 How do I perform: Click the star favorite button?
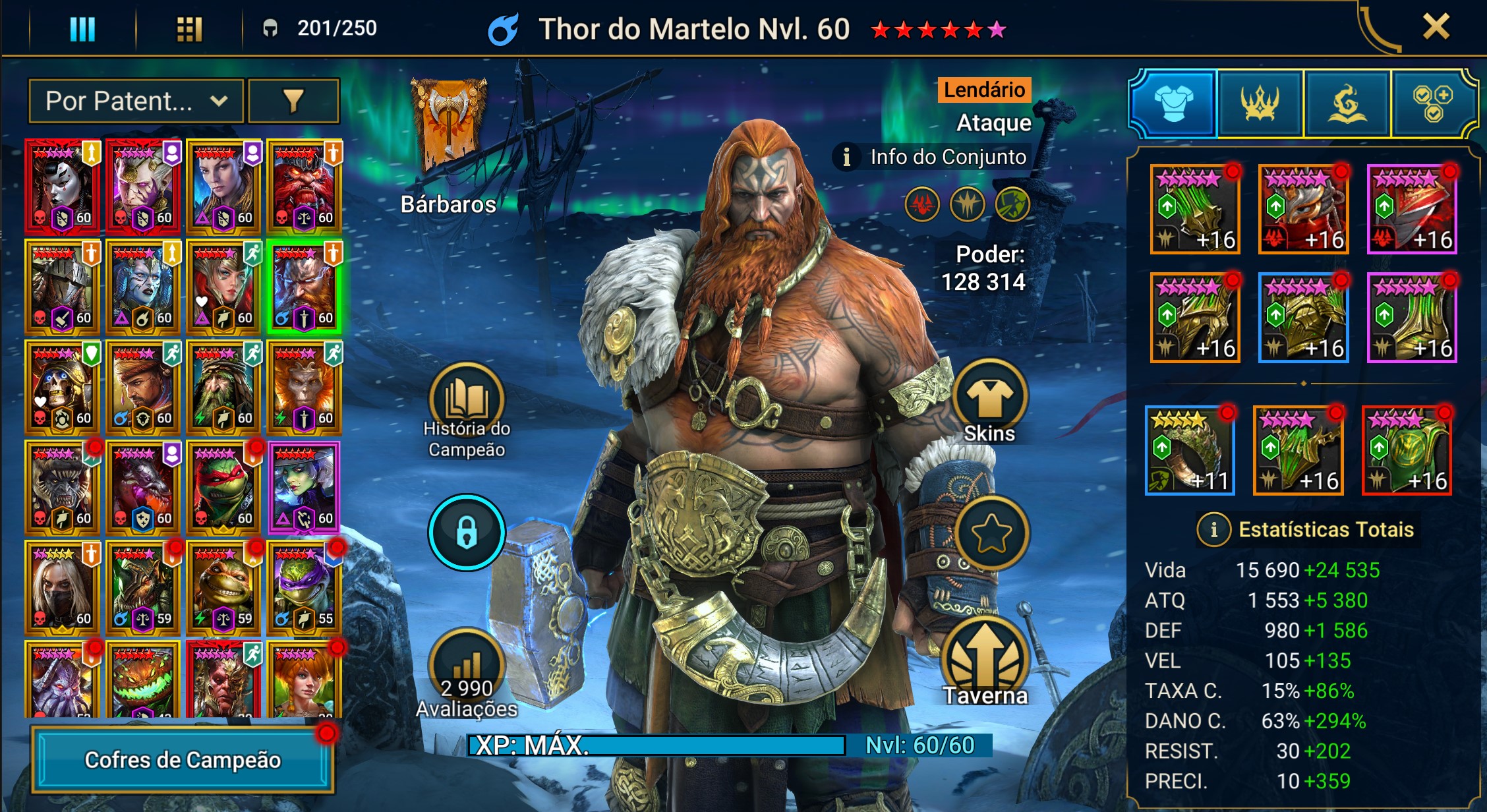pyautogui.click(x=991, y=533)
